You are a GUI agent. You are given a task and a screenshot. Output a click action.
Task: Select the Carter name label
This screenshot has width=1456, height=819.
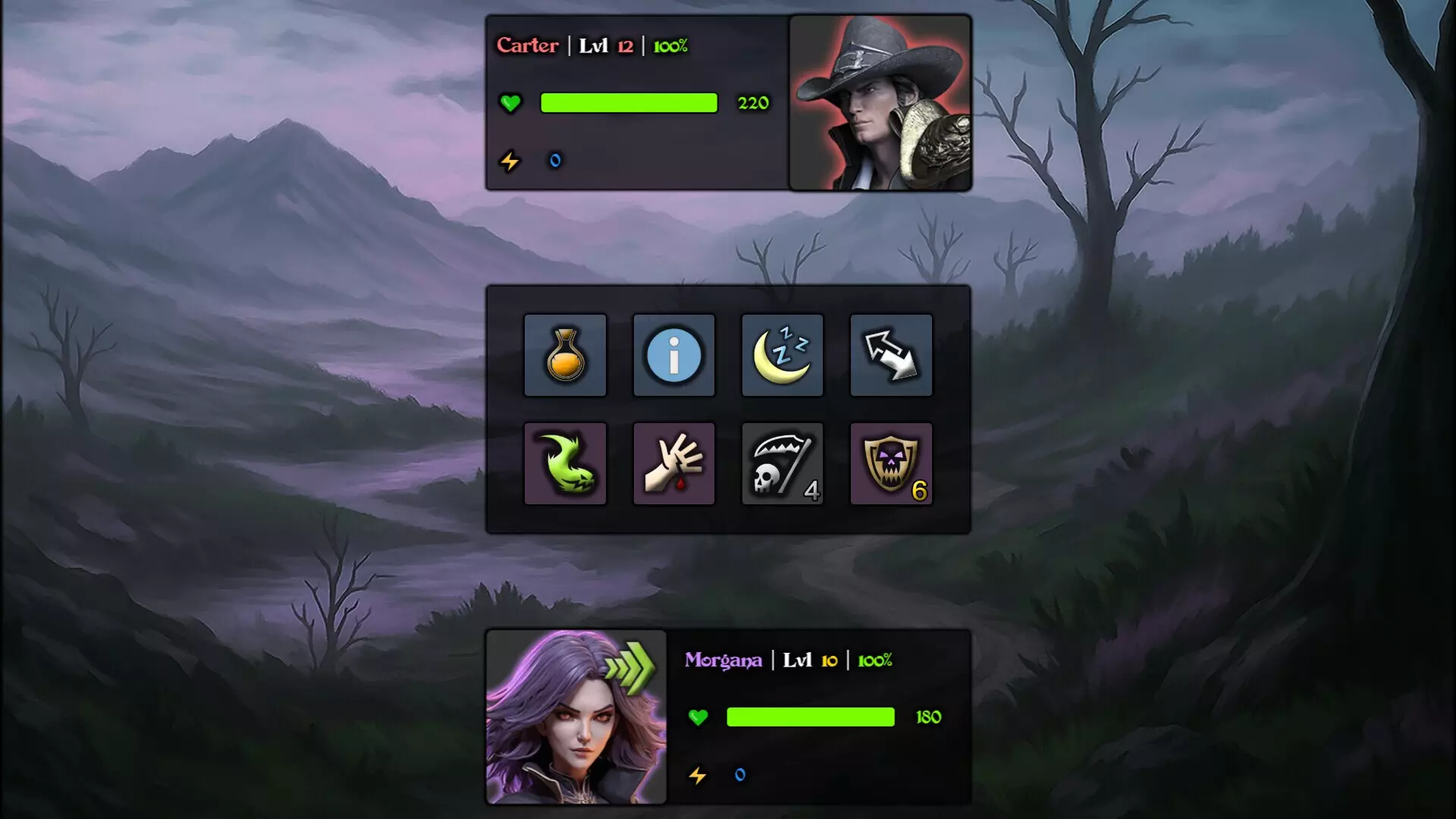[x=529, y=45]
